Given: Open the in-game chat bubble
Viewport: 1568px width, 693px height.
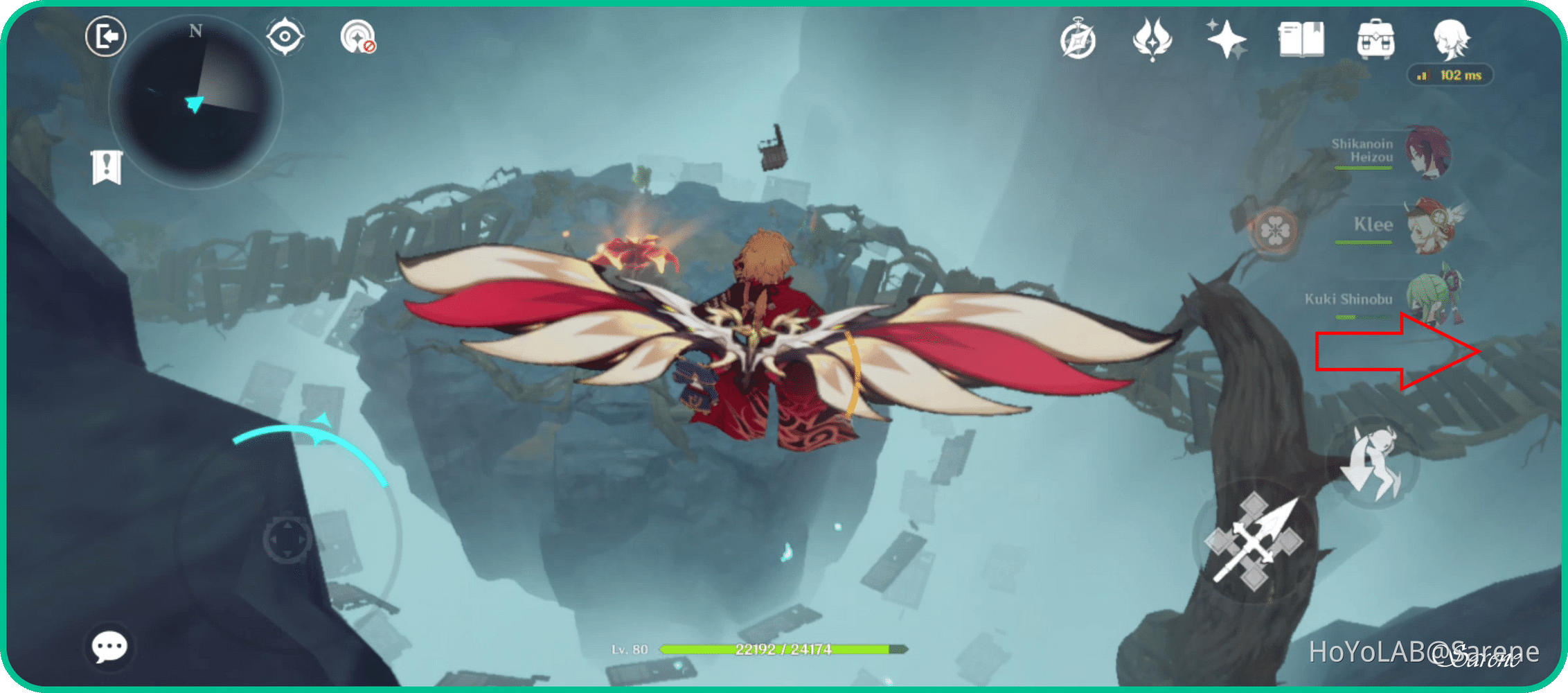Looking at the screenshot, I should 111,648.
